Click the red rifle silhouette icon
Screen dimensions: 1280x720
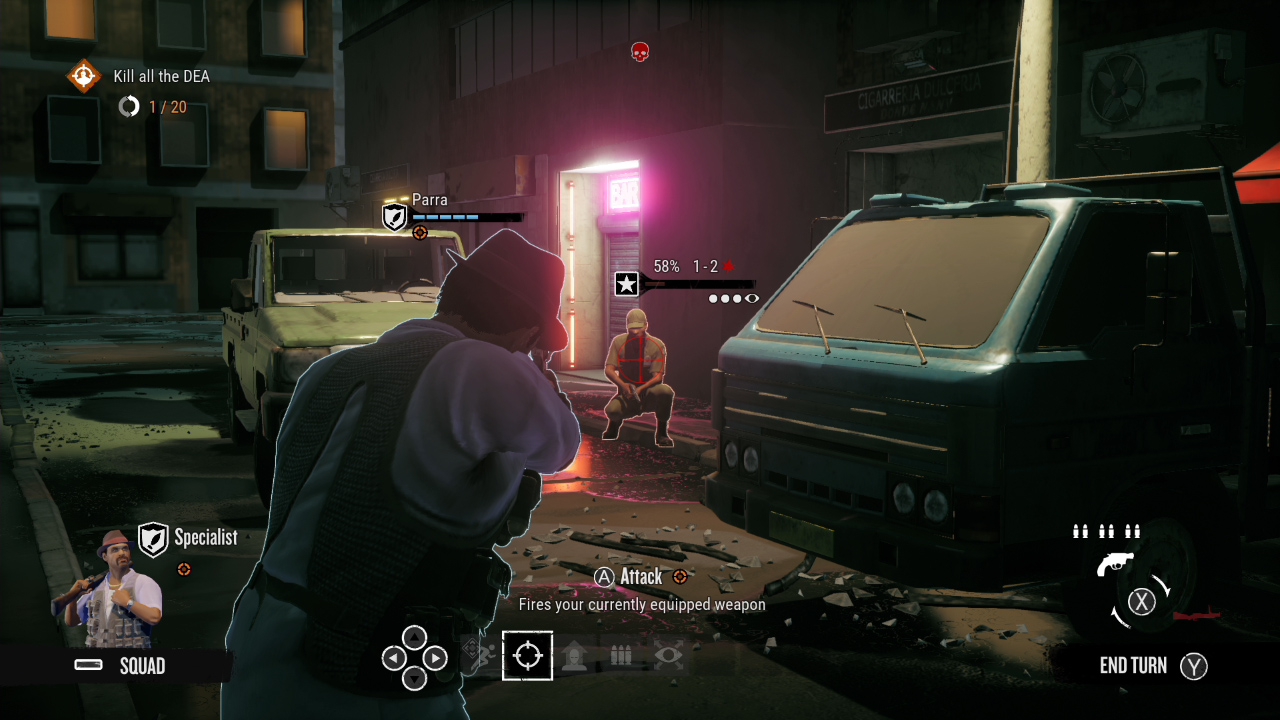click(1196, 615)
